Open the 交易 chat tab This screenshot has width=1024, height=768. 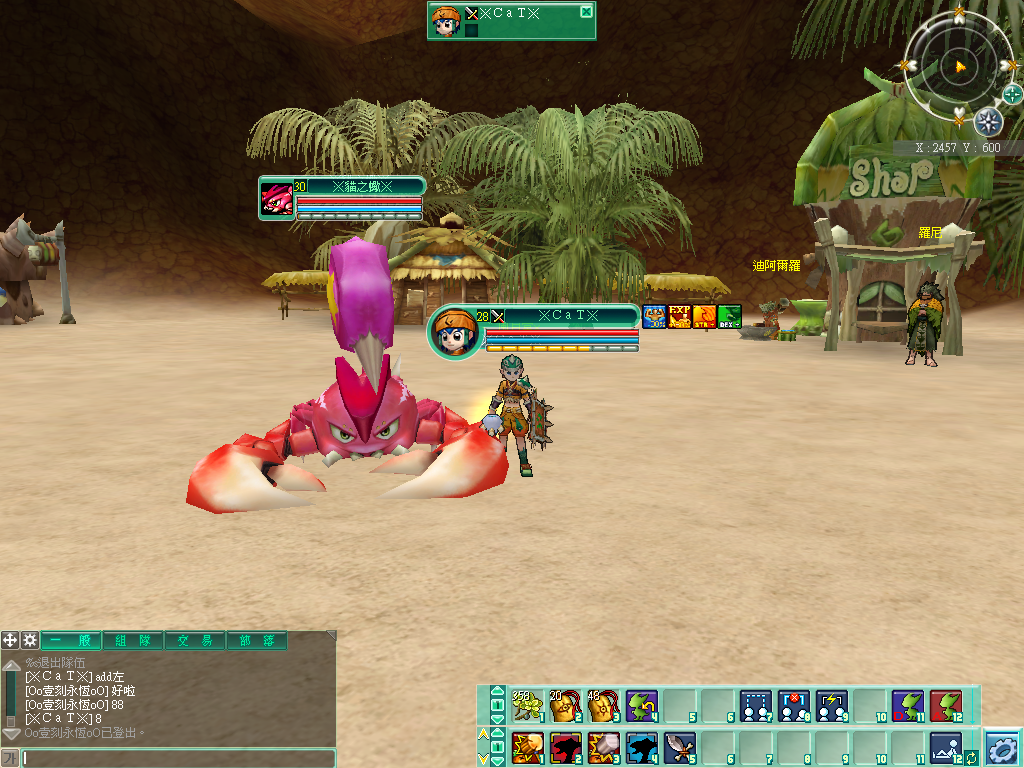(x=195, y=641)
